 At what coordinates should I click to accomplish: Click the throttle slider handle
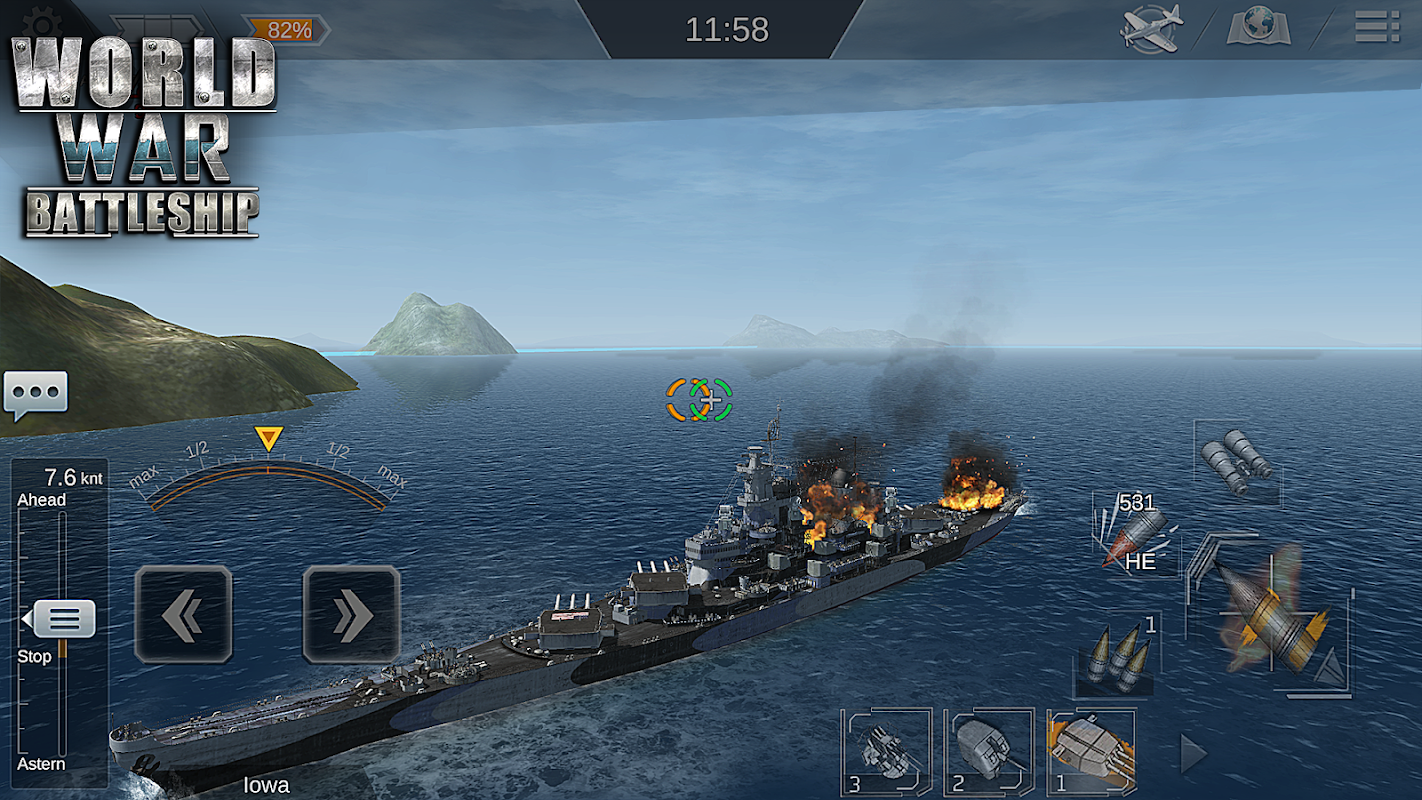tap(64, 619)
